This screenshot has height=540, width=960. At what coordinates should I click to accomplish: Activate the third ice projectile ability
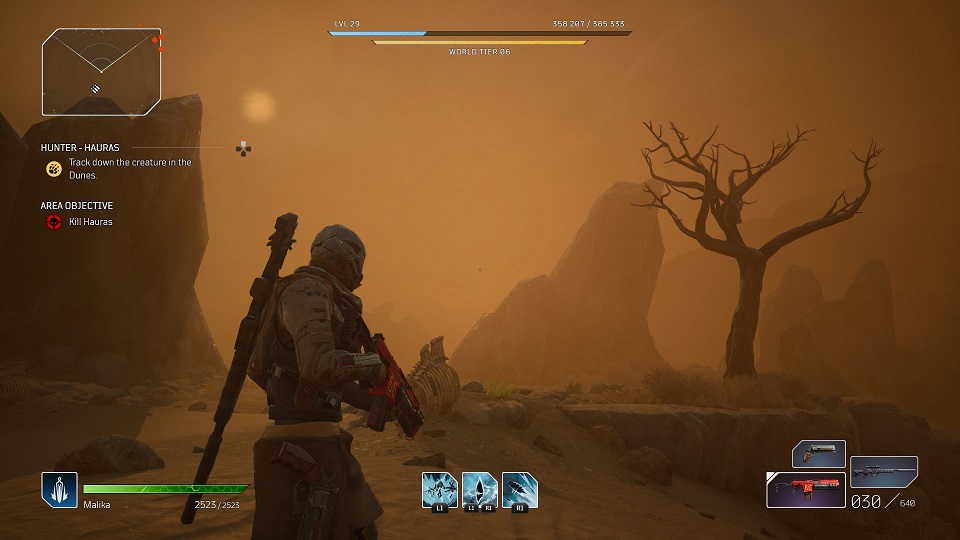[519, 490]
